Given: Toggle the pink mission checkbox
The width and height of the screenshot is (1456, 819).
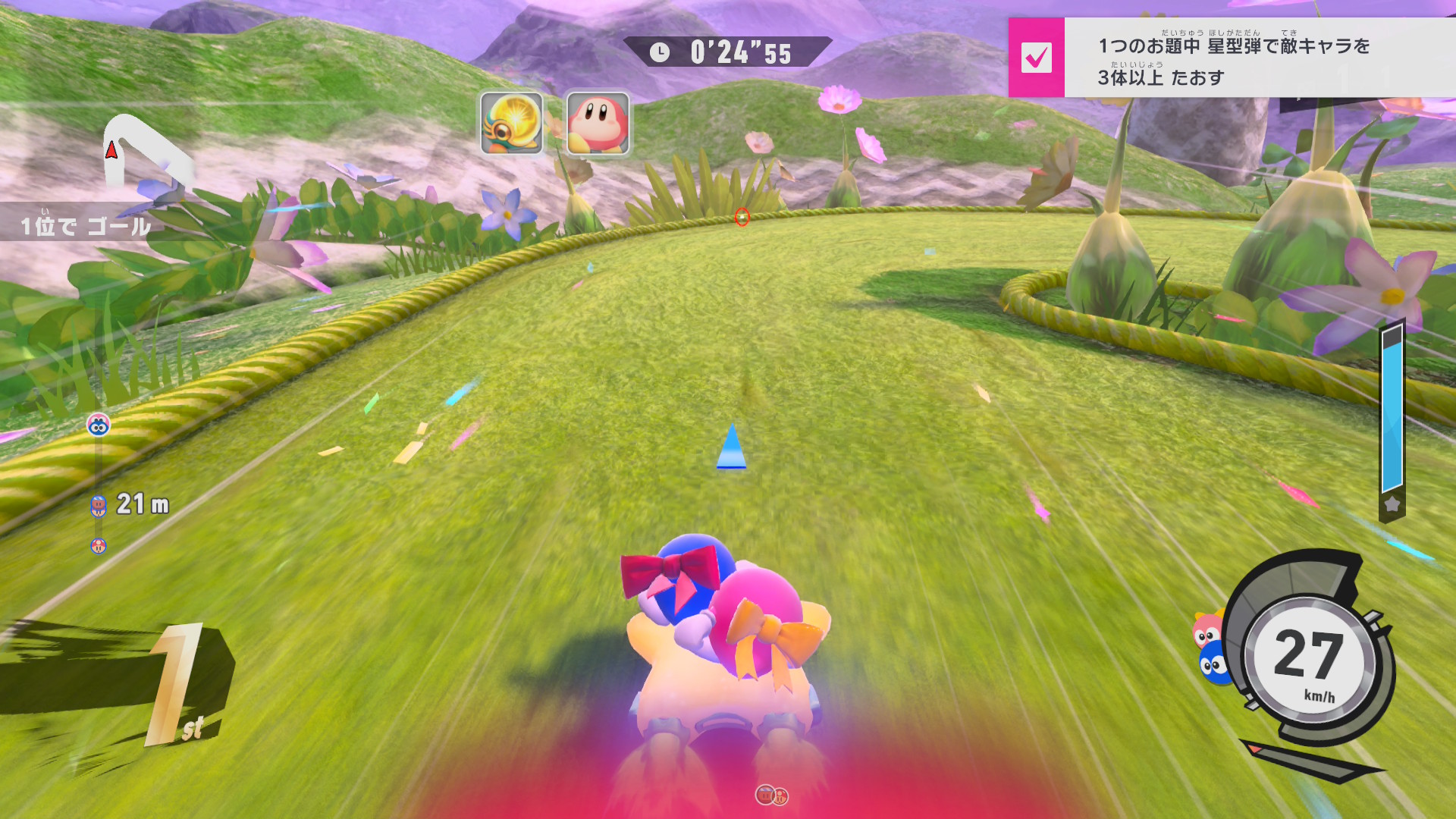Looking at the screenshot, I should (x=1036, y=58).
